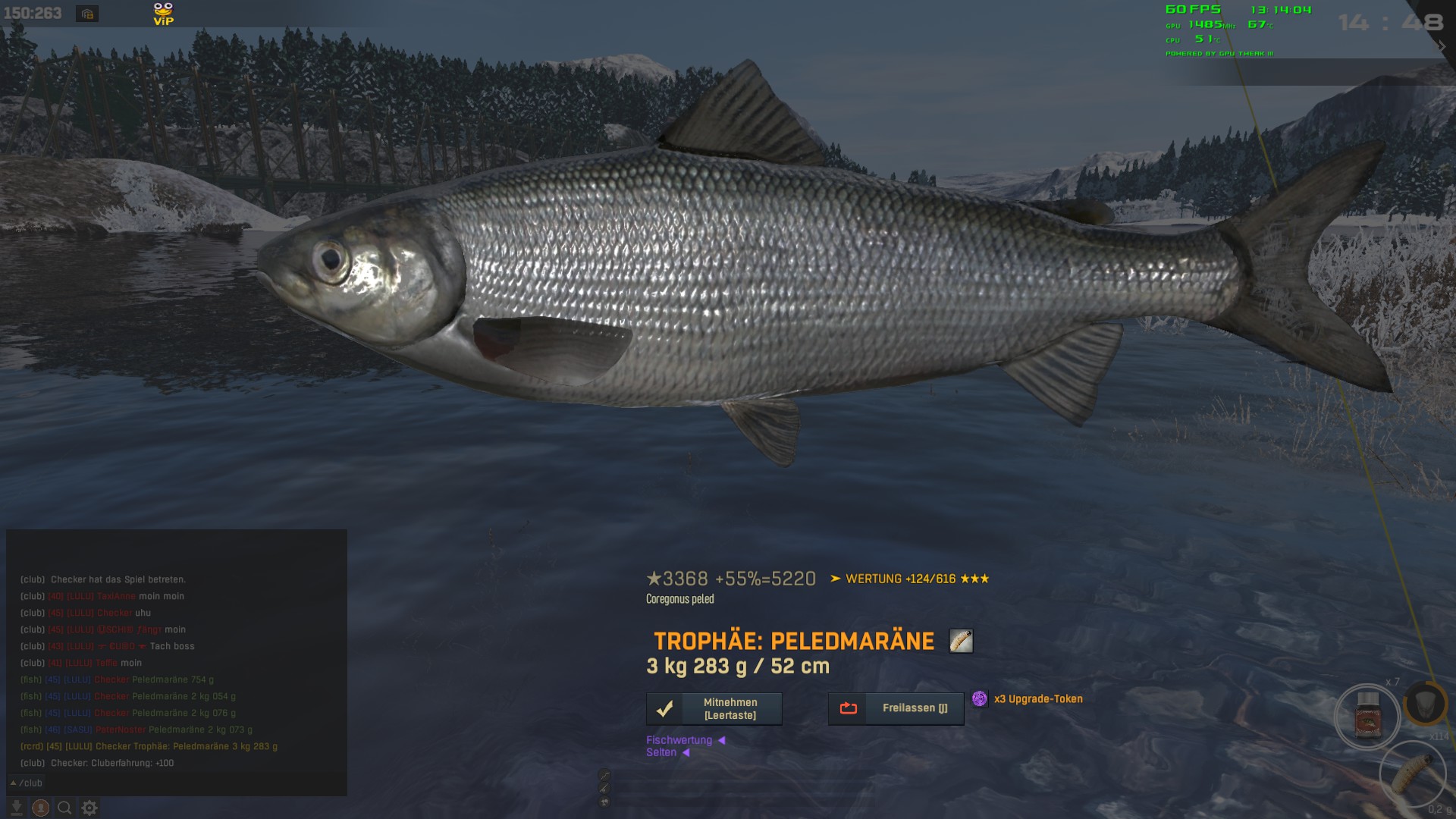Open chat settings with the gear icon
Image resolution: width=1456 pixels, height=819 pixels.
click(89, 808)
